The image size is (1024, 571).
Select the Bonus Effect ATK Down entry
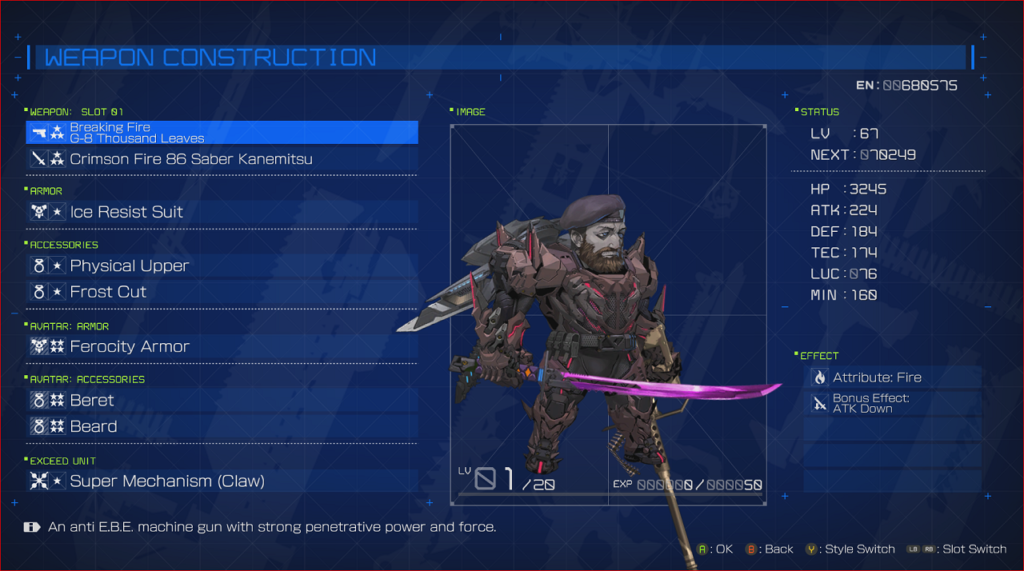[x=893, y=403]
